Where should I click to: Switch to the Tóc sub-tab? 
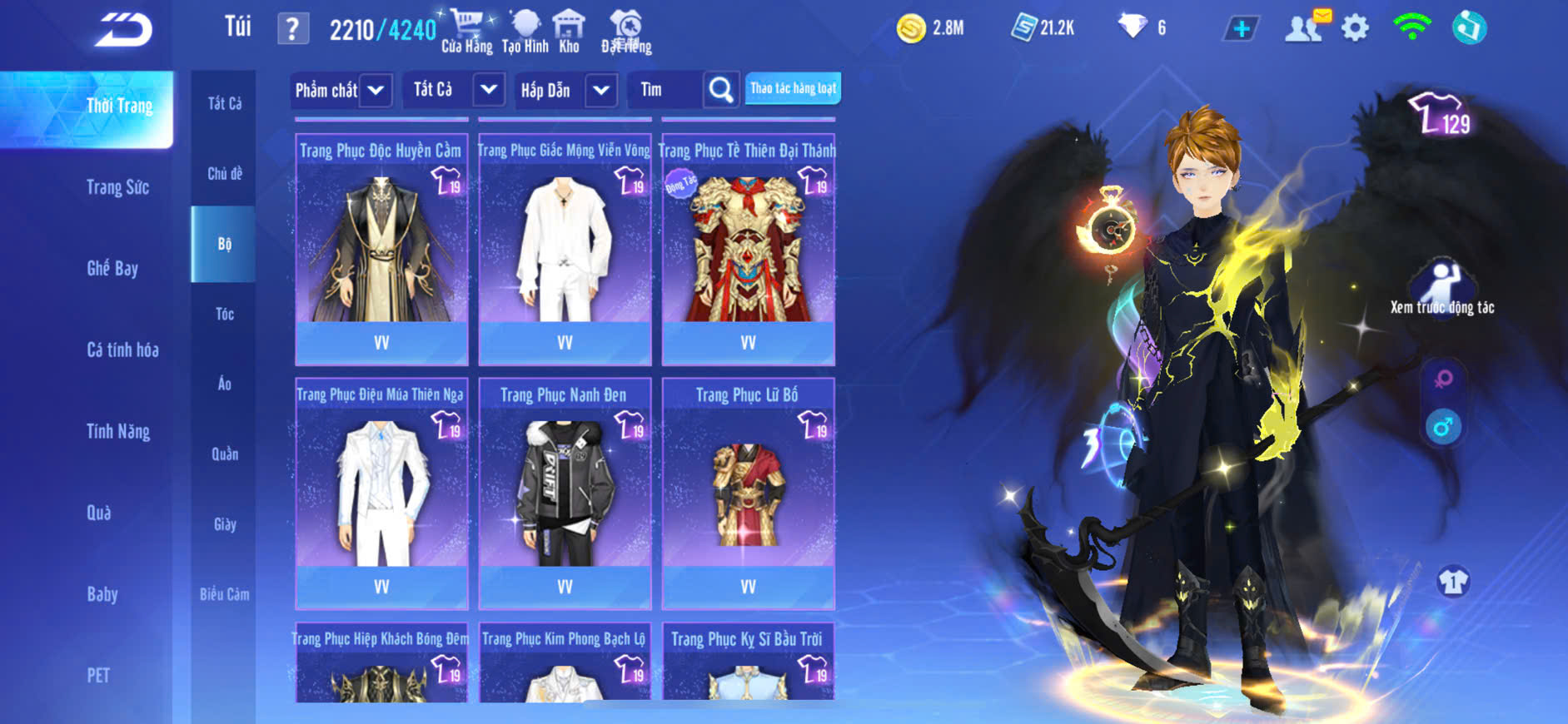[224, 314]
